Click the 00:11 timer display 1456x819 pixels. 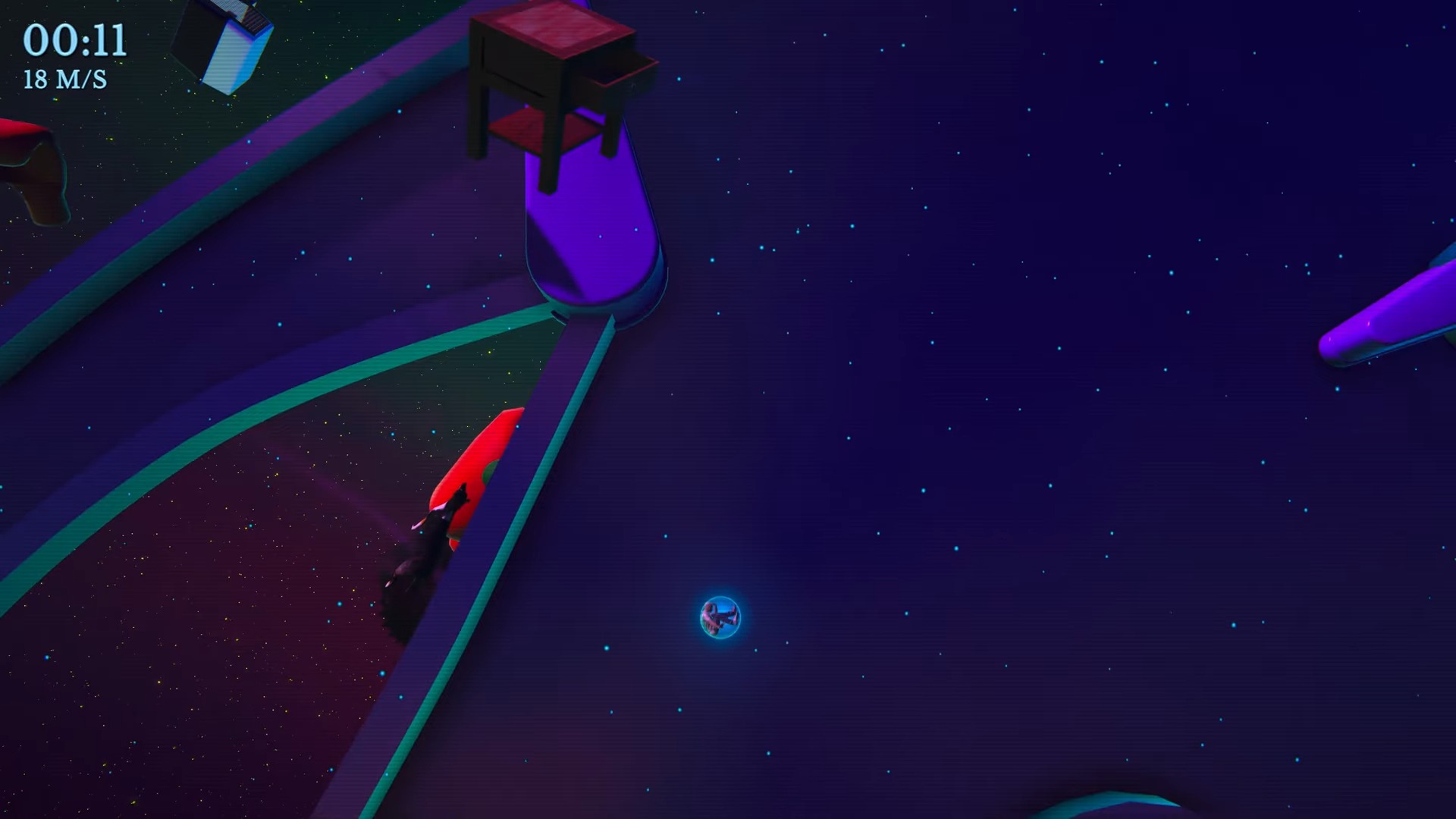[x=75, y=42]
